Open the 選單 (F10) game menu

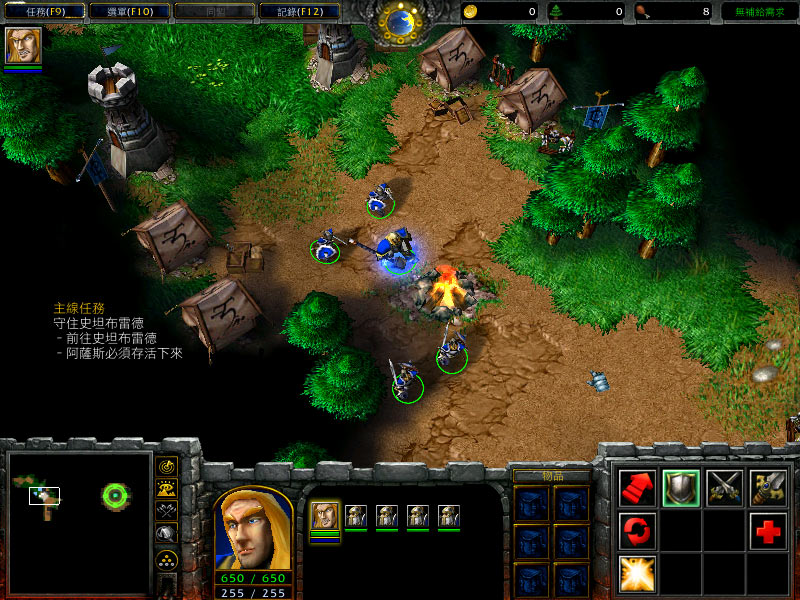123,12
